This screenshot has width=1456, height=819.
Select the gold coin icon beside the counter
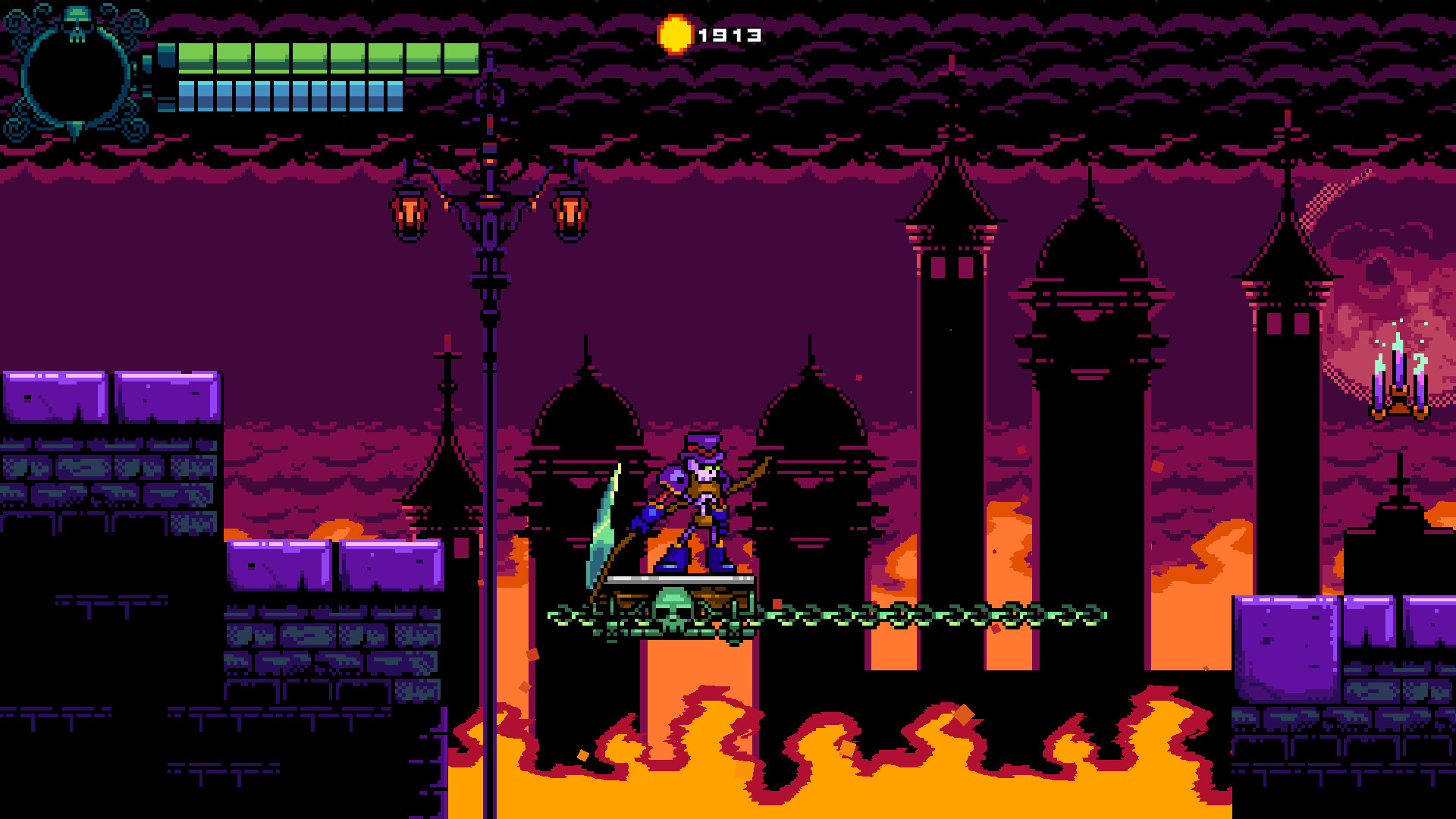(x=676, y=33)
